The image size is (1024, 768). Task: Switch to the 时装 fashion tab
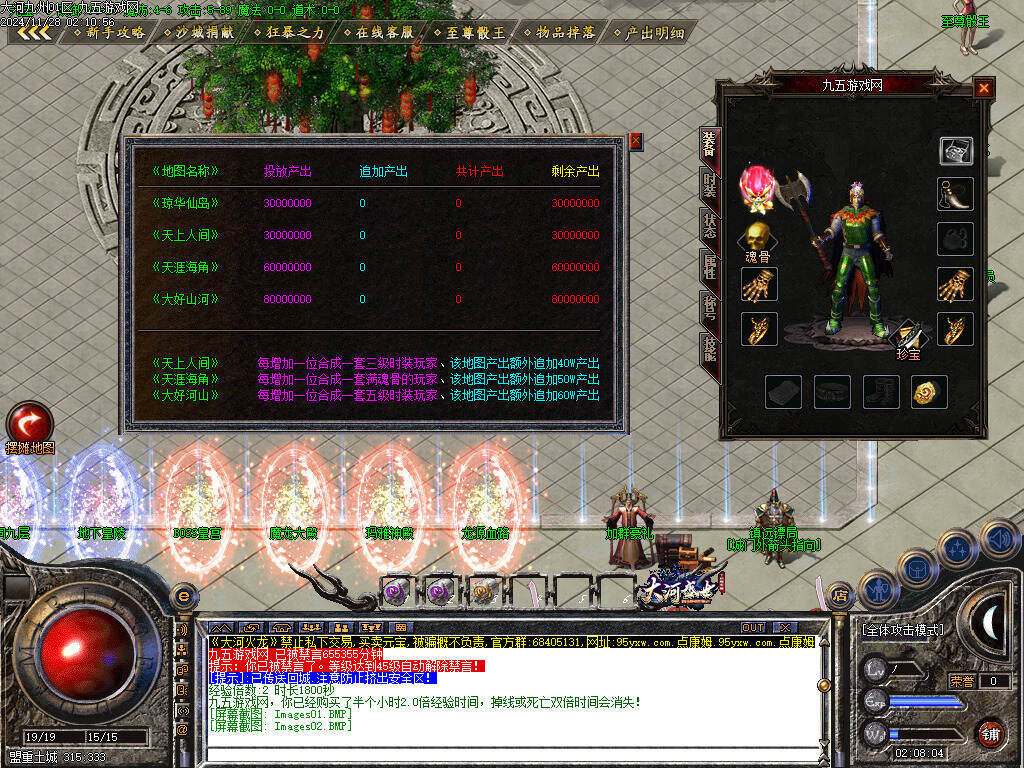(709, 187)
